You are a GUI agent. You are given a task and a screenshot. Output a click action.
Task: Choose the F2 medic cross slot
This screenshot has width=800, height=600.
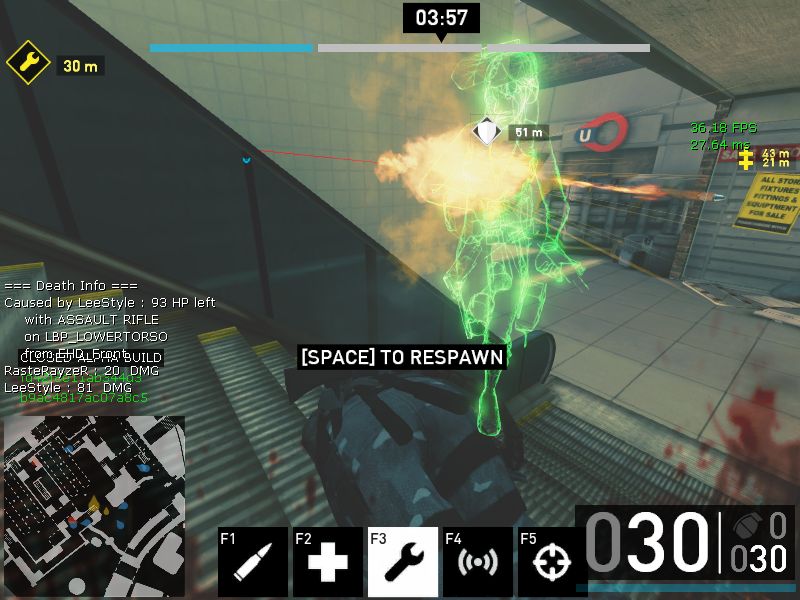tap(327, 562)
